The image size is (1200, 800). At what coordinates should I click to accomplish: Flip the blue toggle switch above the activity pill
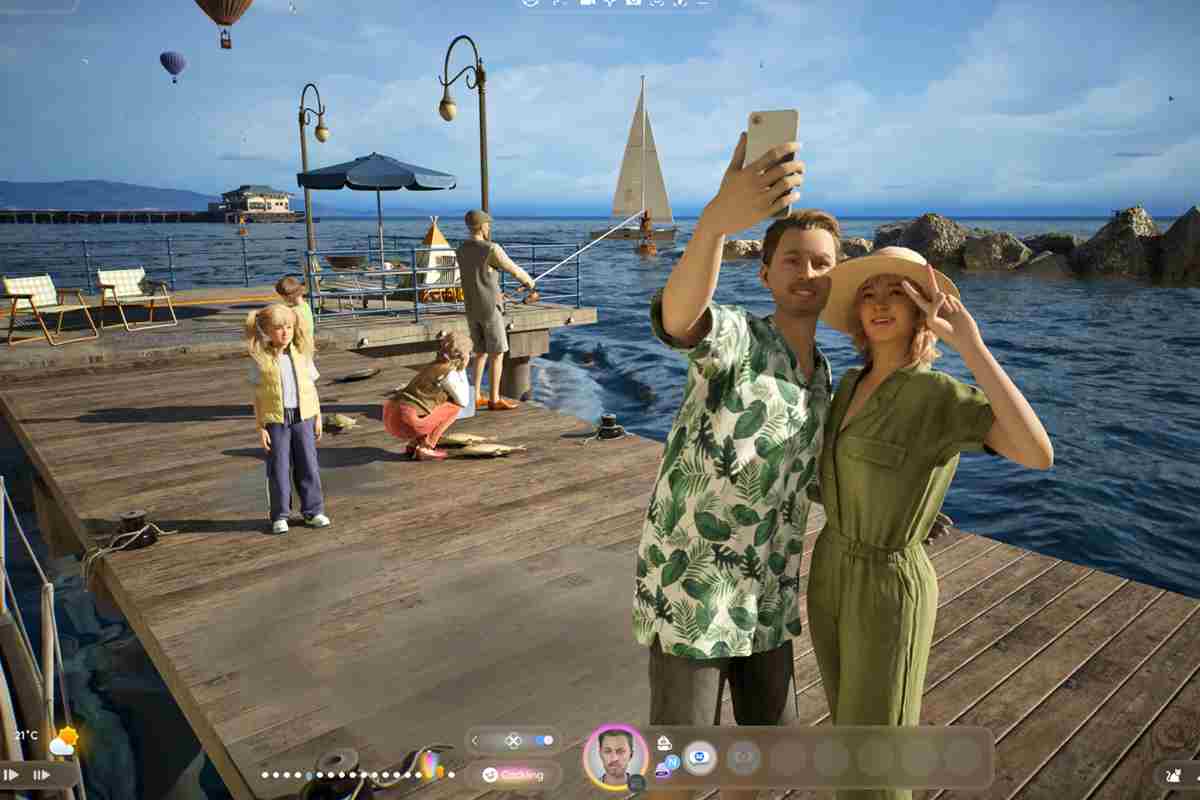(544, 741)
